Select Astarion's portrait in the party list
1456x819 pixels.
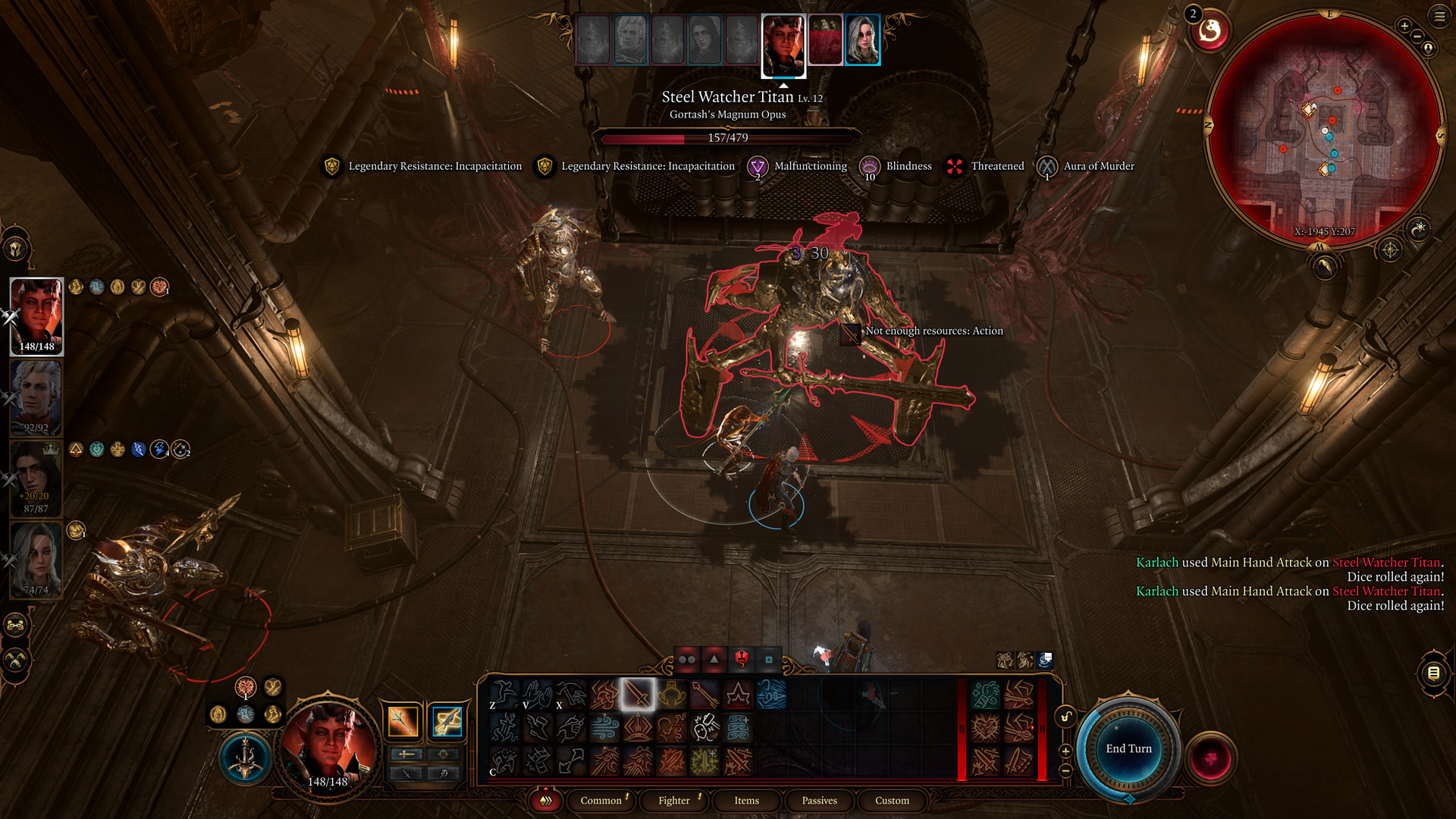click(x=36, y=397)
